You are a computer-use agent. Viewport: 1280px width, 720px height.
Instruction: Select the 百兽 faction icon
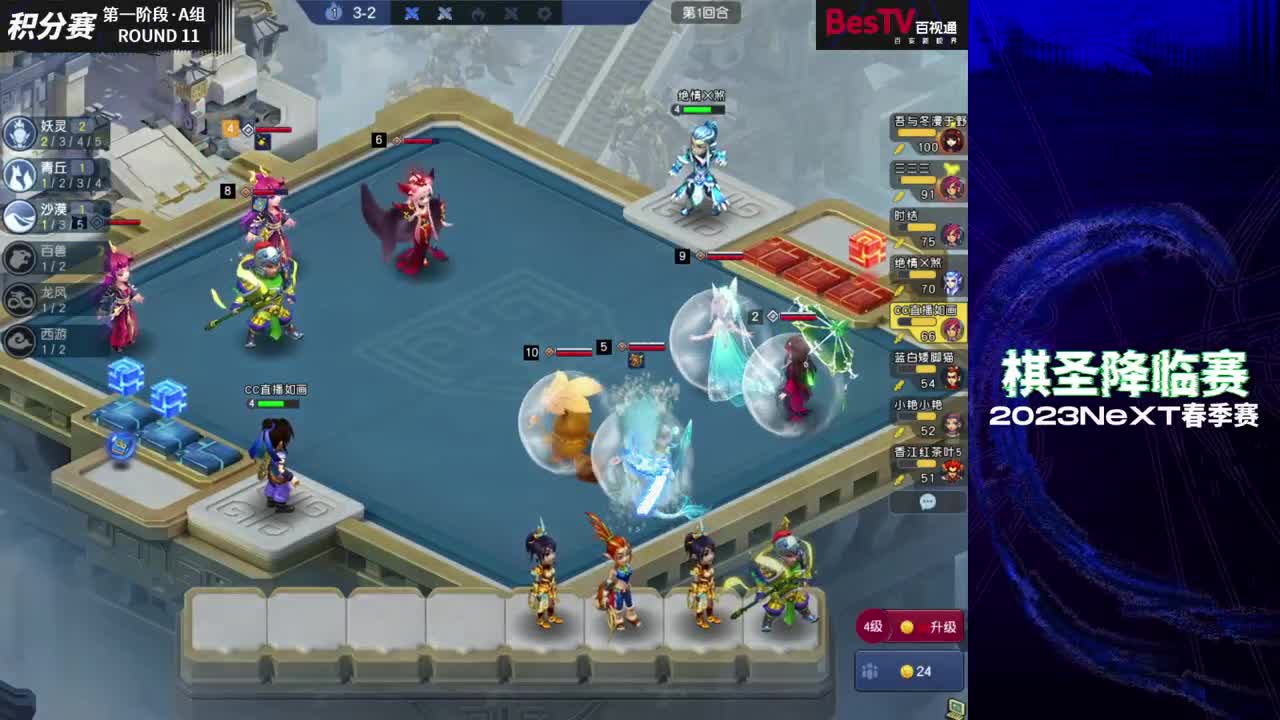pos(18,258)
